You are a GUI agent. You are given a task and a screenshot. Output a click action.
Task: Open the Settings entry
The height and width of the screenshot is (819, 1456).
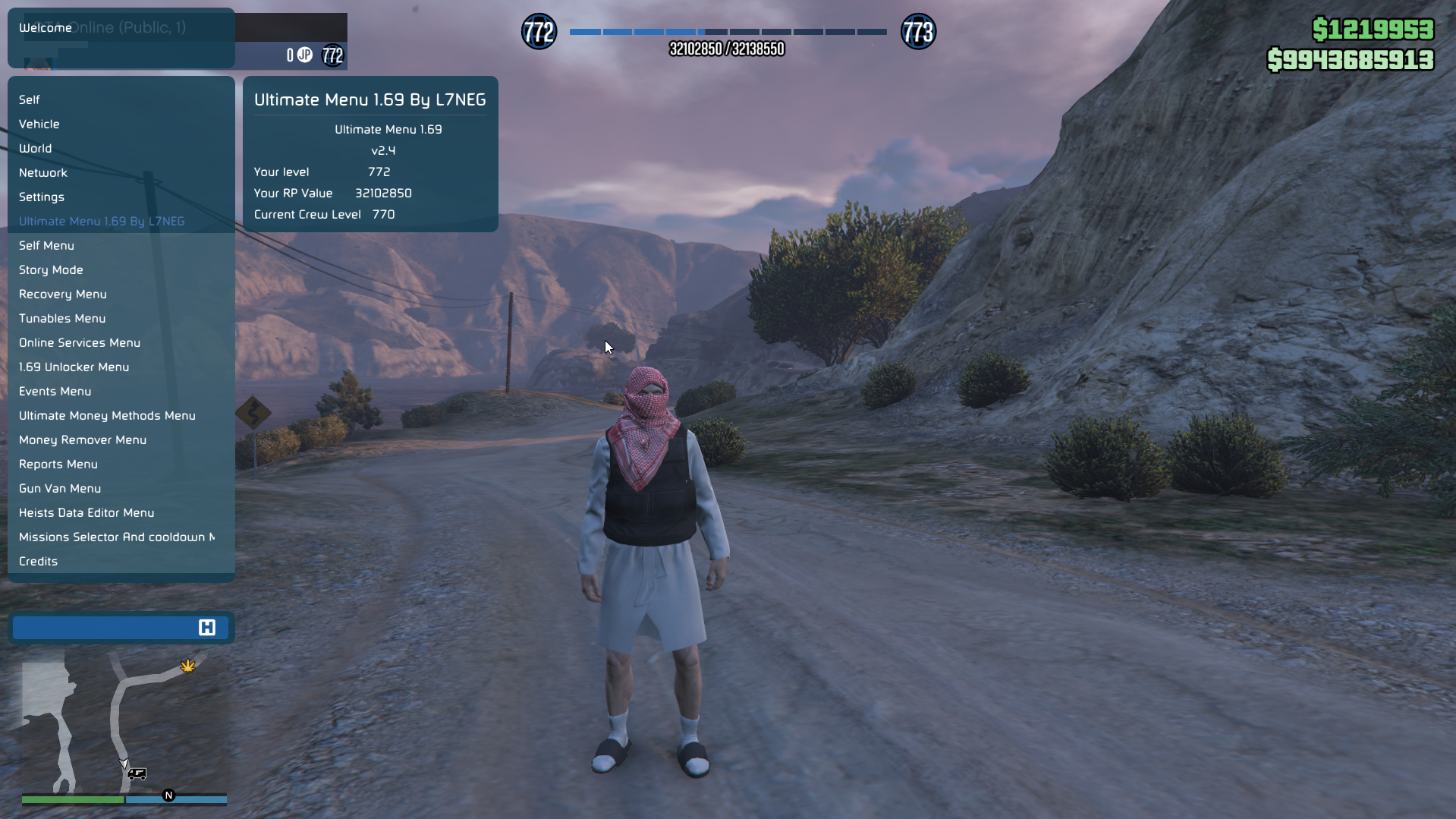42,197
